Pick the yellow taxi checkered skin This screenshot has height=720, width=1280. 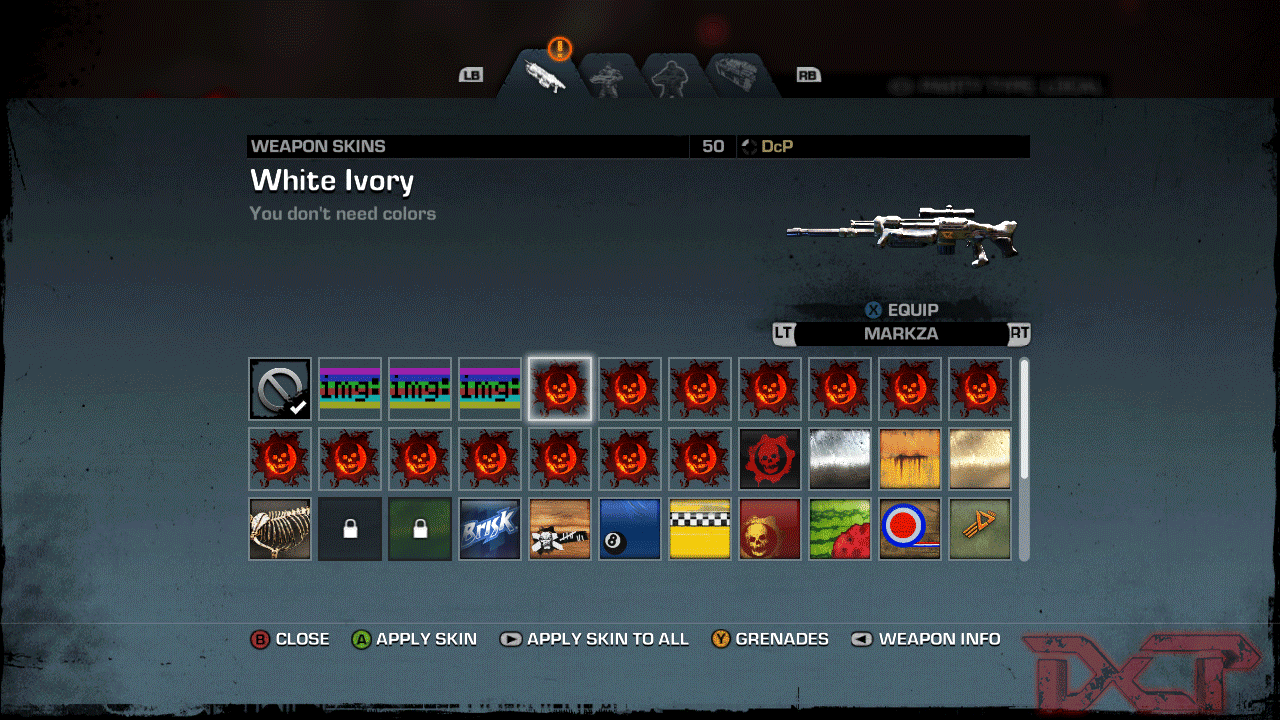click(700, 529)
